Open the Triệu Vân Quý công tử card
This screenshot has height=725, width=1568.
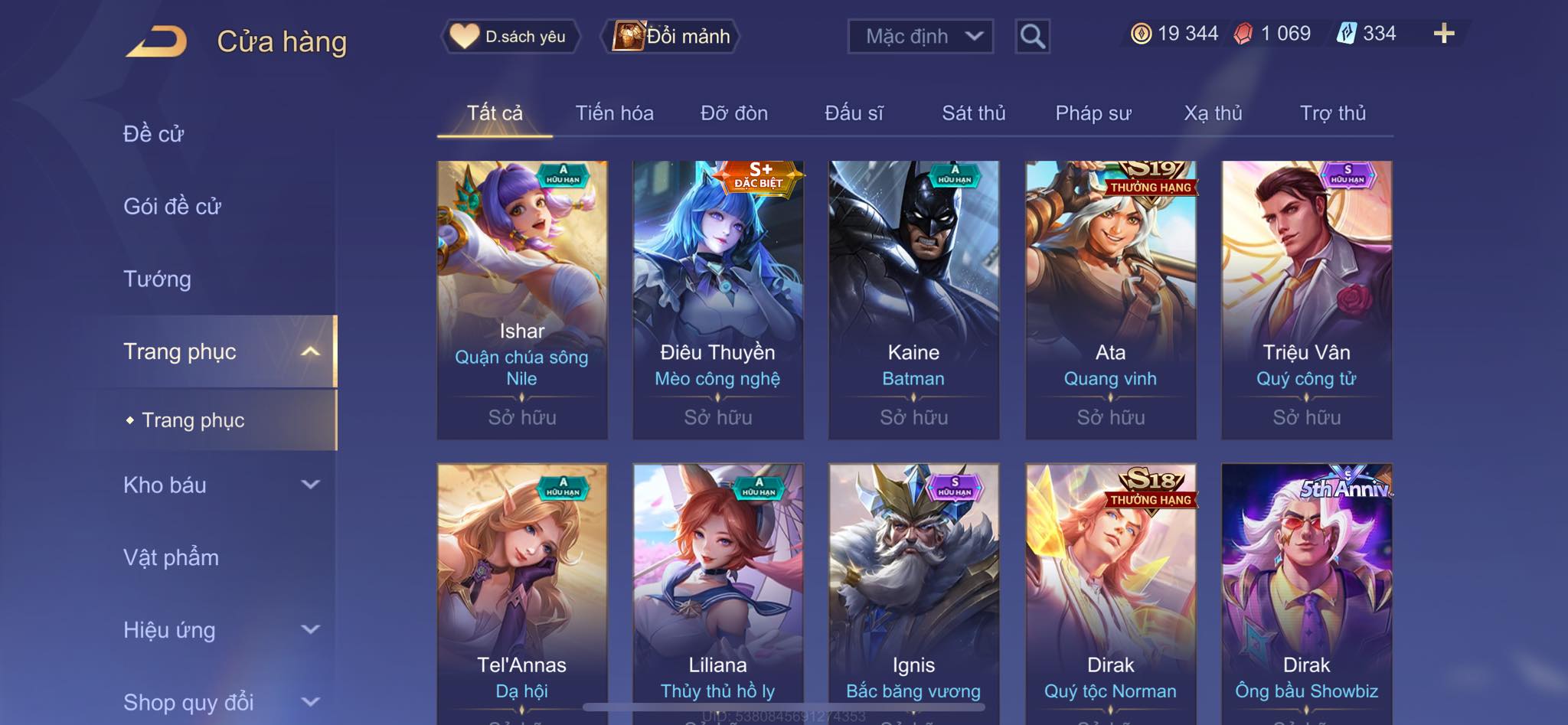click(1306, 299)
